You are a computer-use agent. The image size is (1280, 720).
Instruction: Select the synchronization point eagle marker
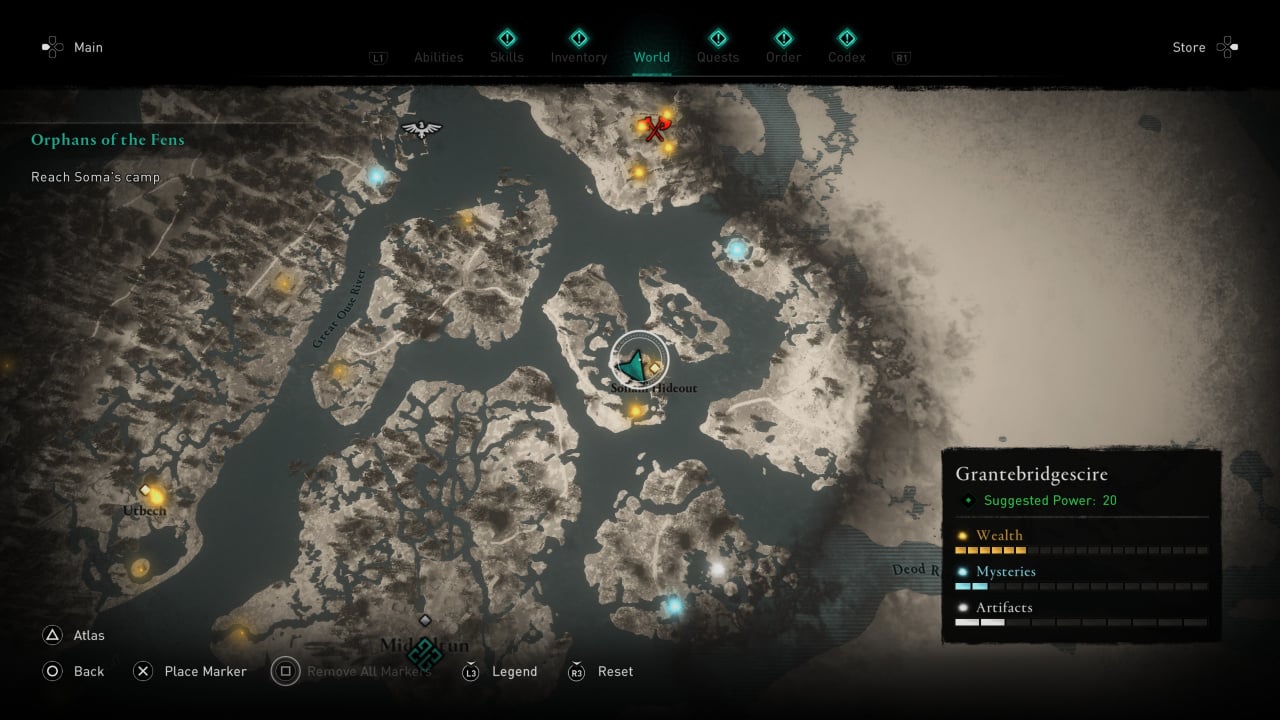(421, 128)
